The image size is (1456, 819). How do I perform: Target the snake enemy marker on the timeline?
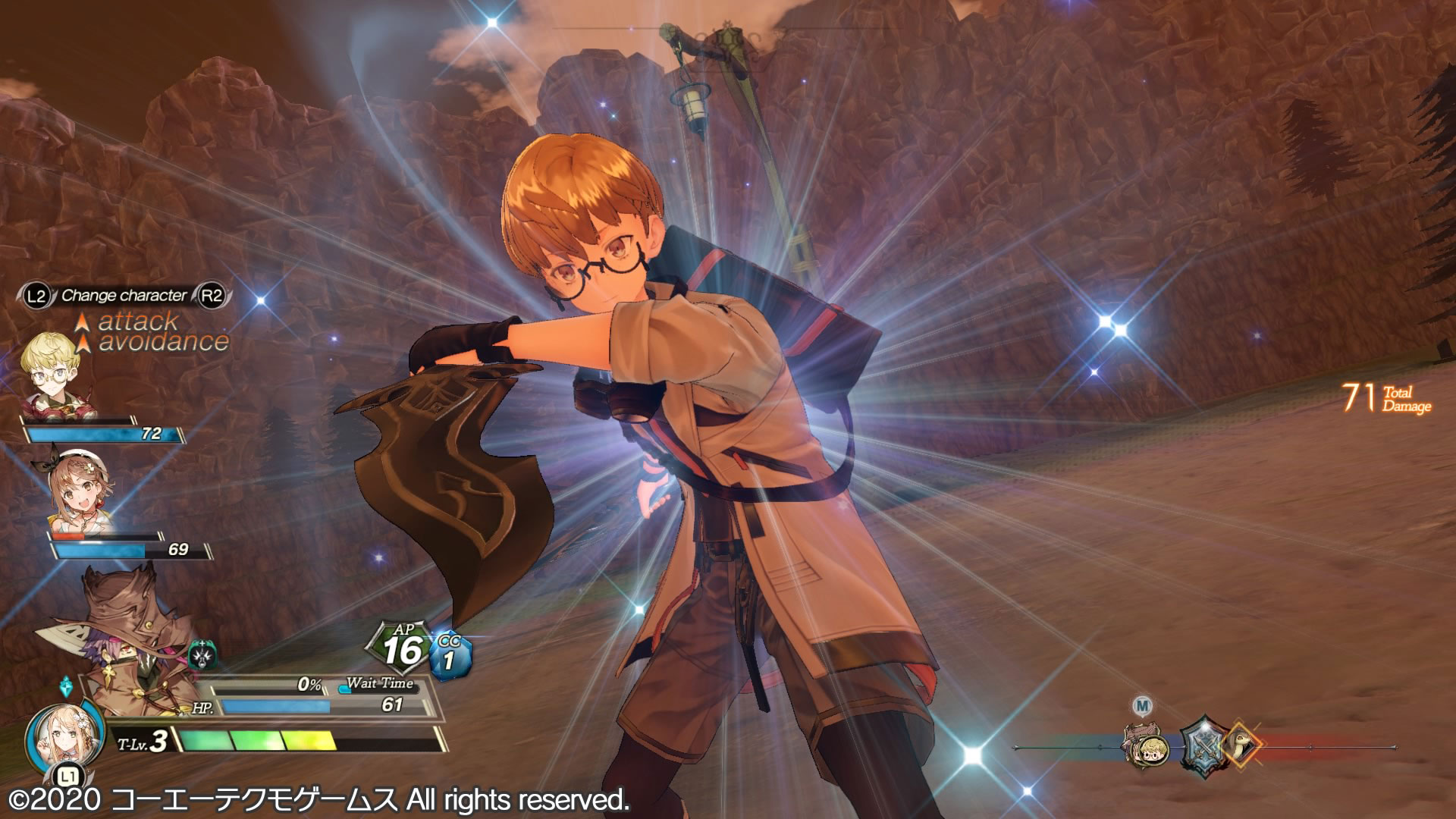point(1241,742)
